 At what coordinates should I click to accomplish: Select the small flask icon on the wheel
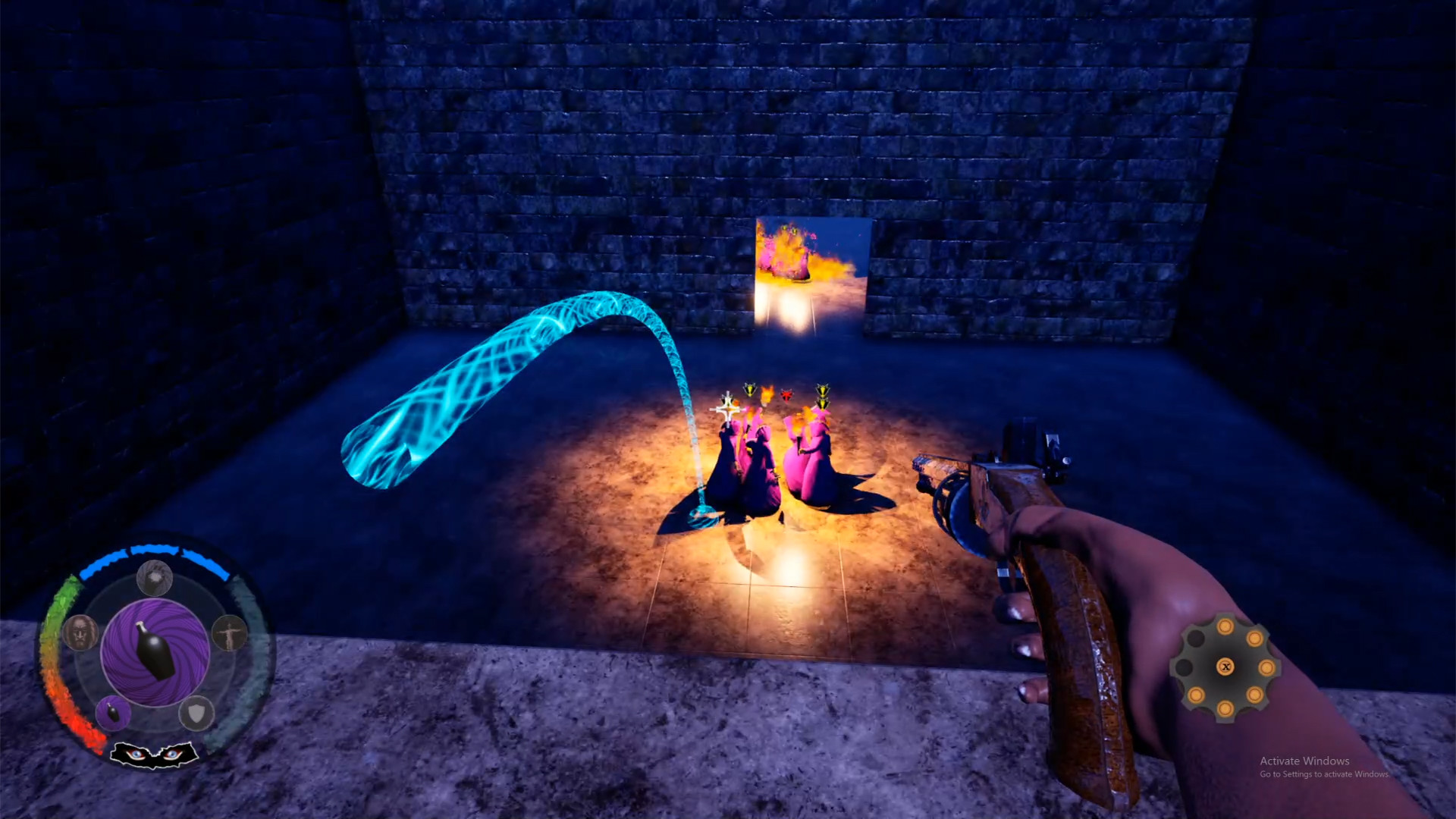point(114,714)
